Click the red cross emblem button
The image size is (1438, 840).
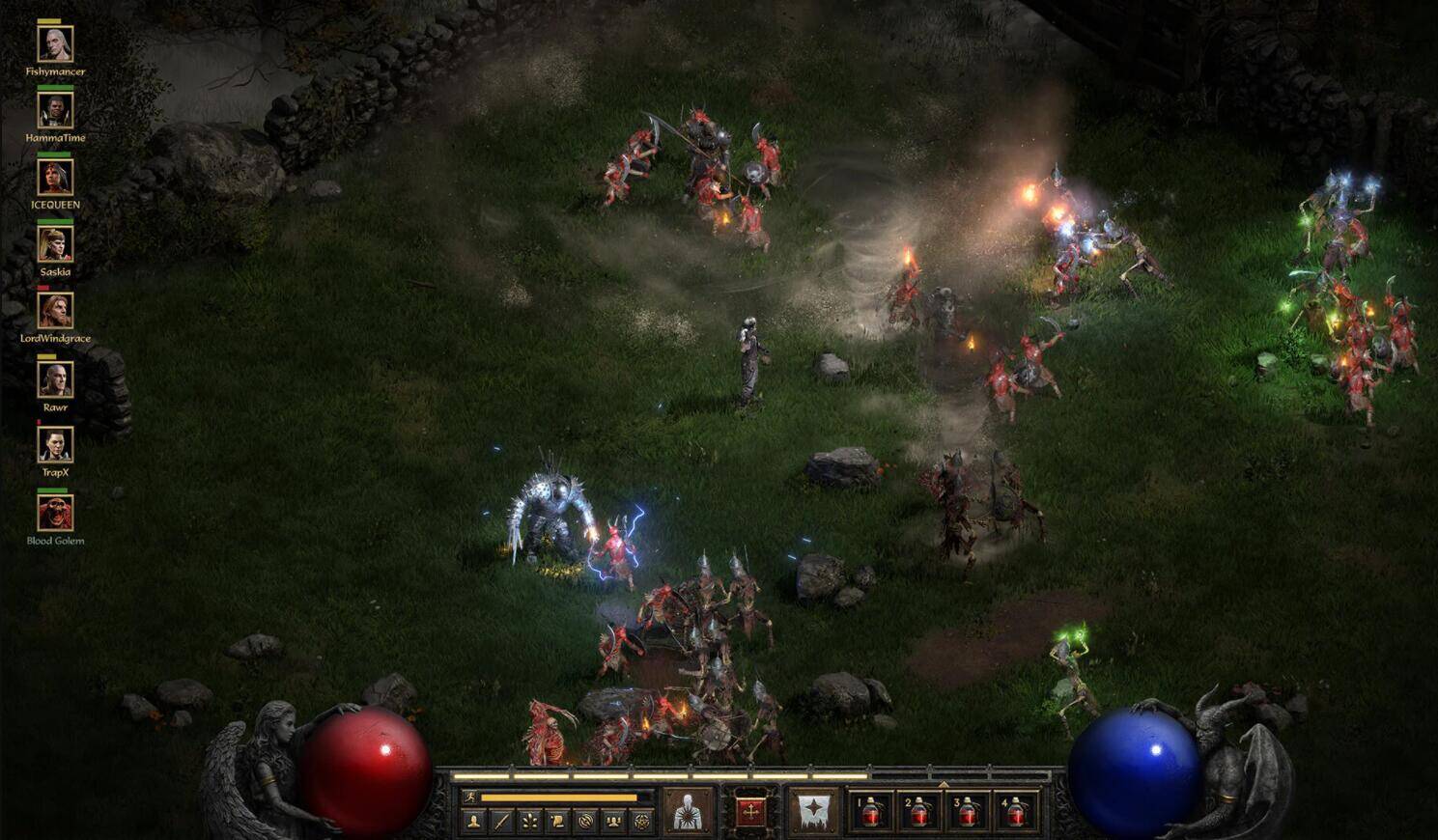[x=750, y=811]
